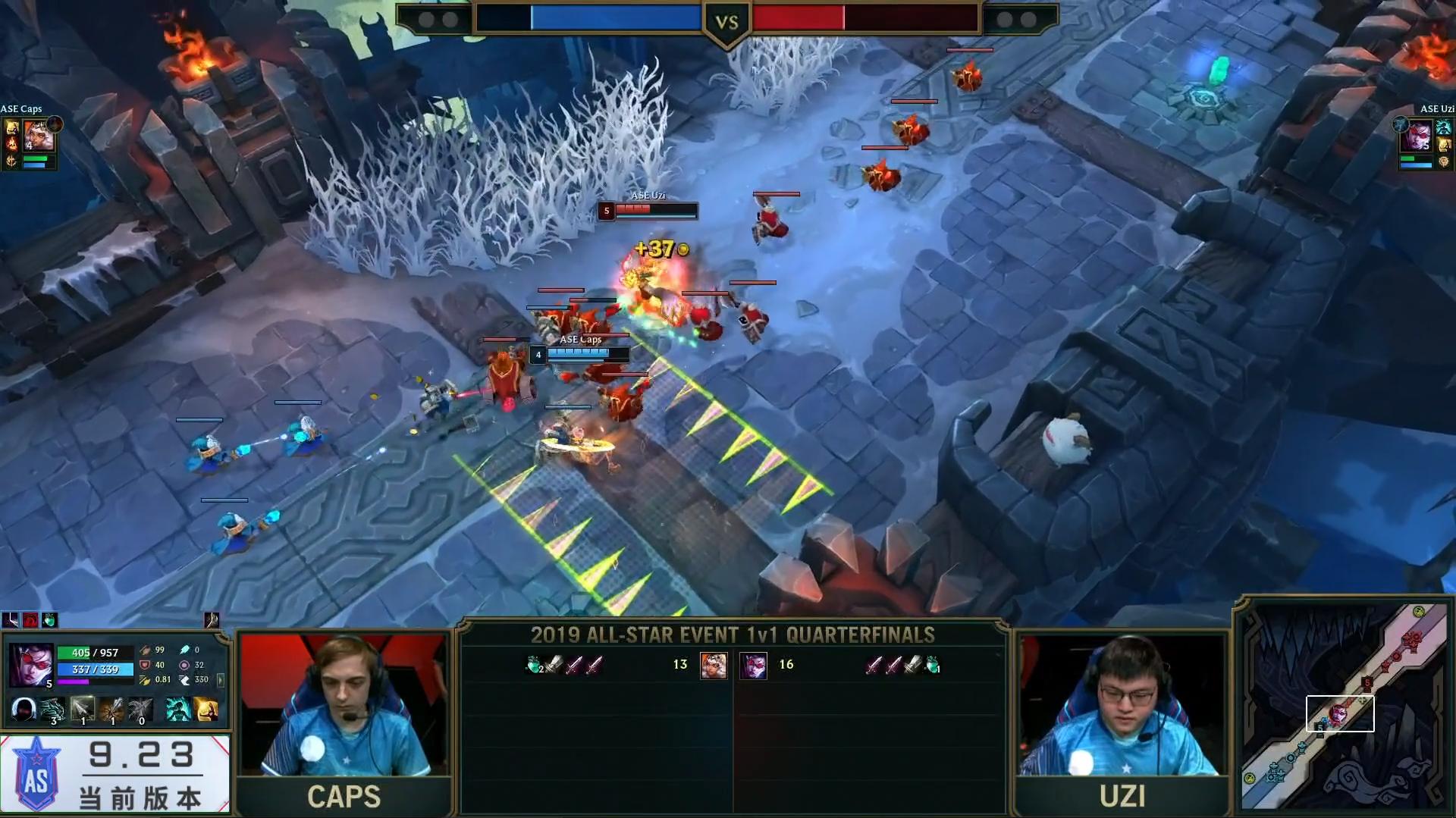Select ASE Caps portrait in top-left panel

(39, 136)
